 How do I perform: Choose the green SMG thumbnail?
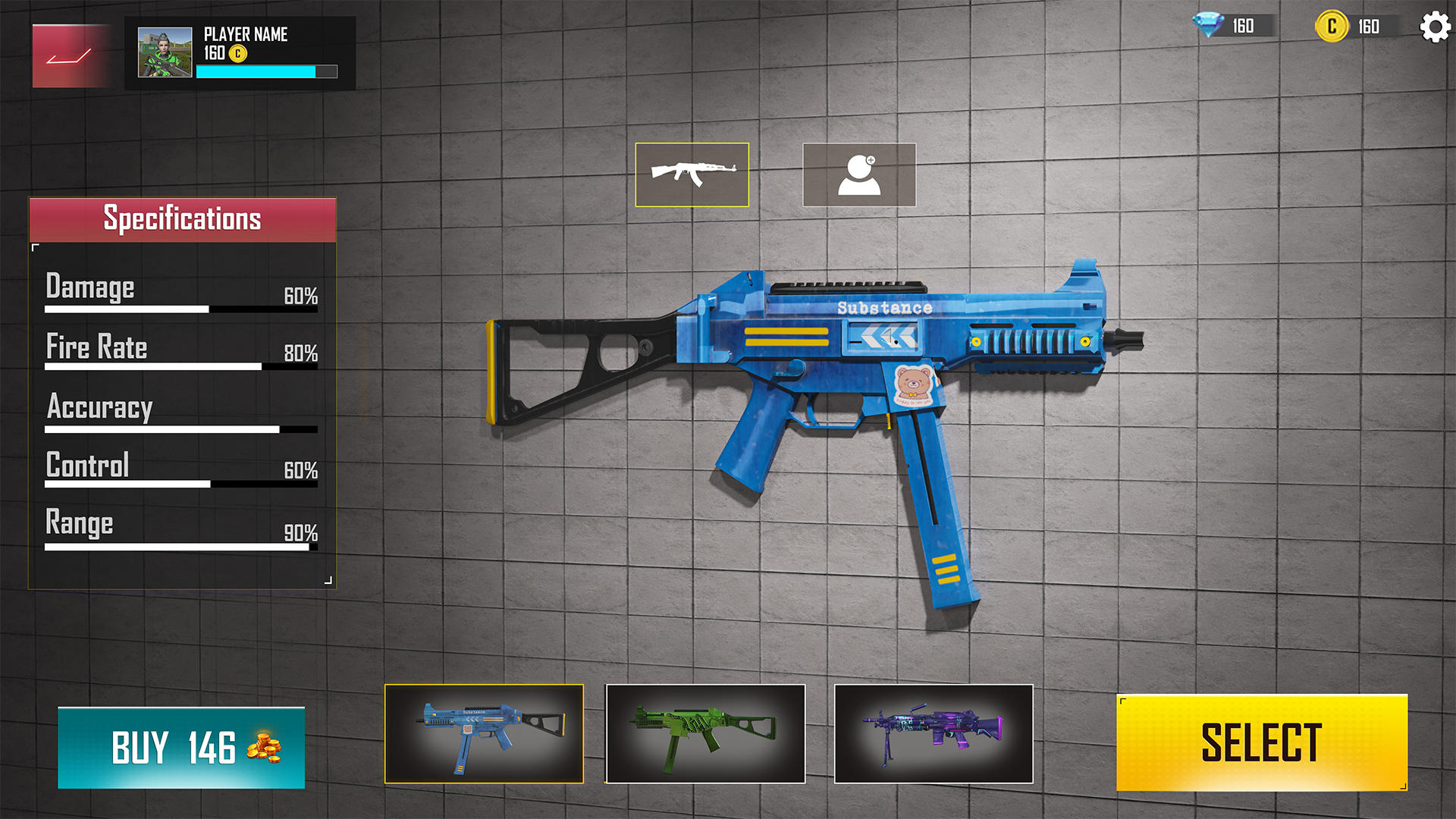705,733
